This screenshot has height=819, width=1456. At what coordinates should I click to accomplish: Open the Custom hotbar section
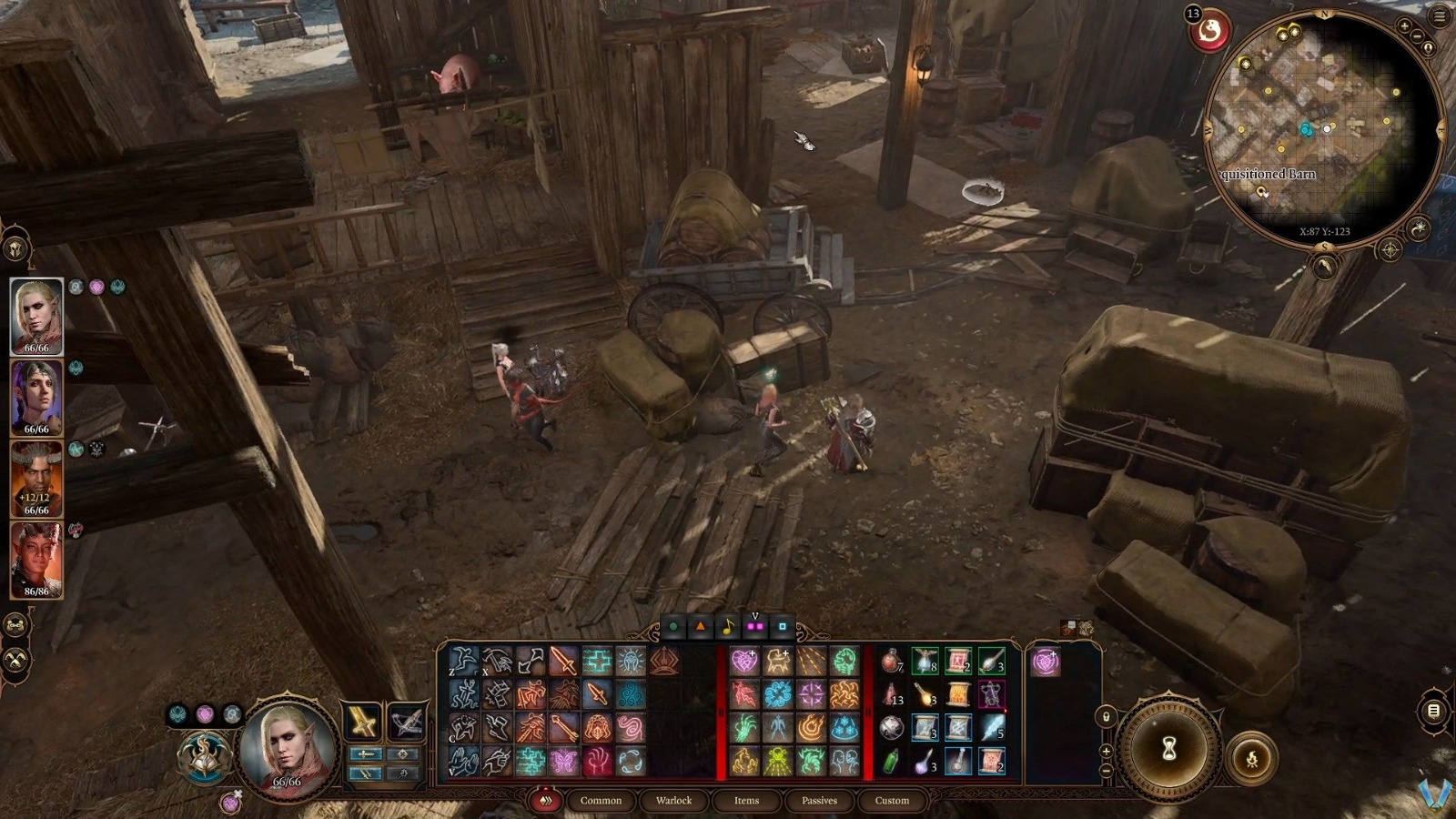pos(892,801)
